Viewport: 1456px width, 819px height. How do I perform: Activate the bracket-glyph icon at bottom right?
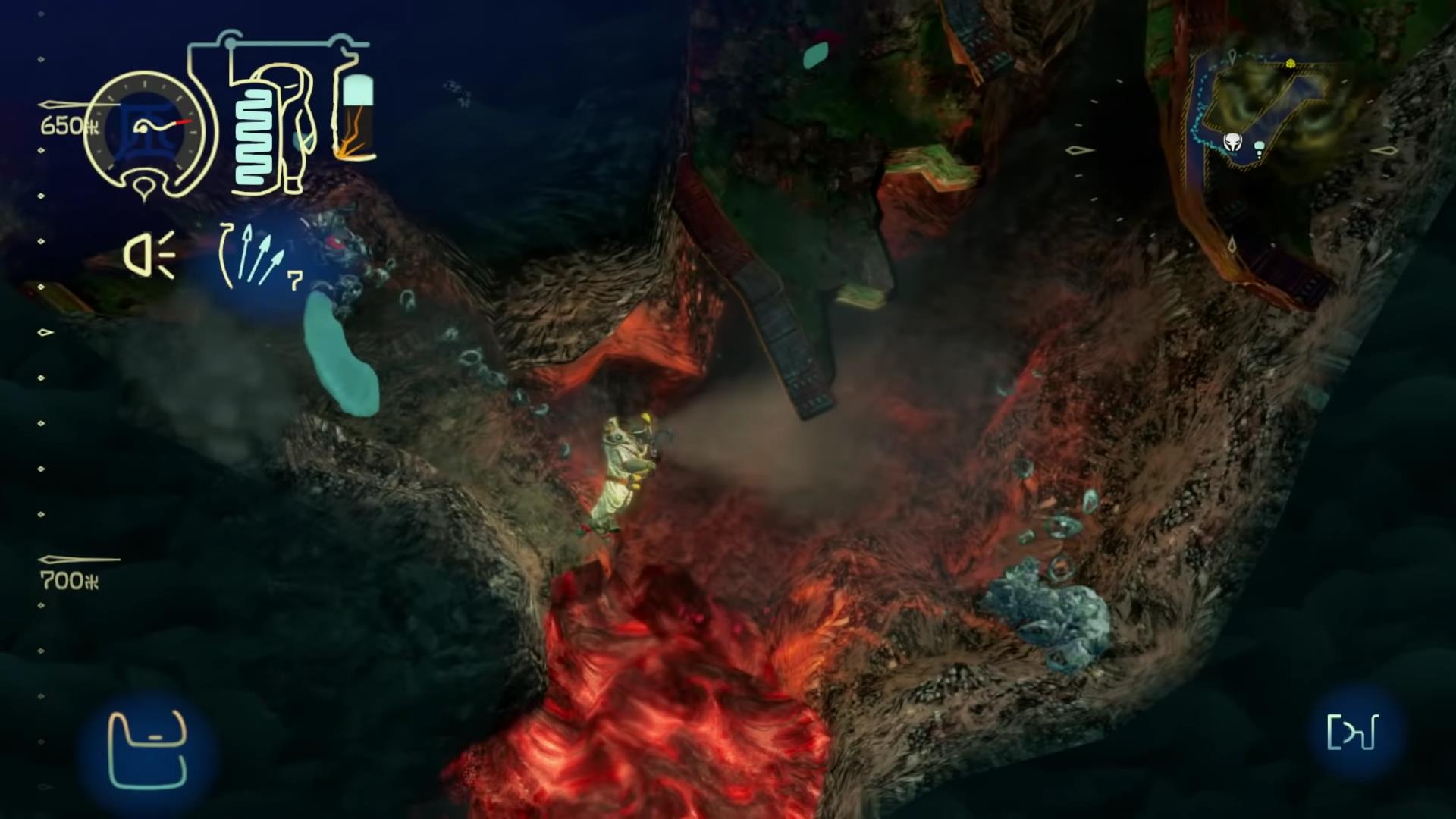[1352, 733]
